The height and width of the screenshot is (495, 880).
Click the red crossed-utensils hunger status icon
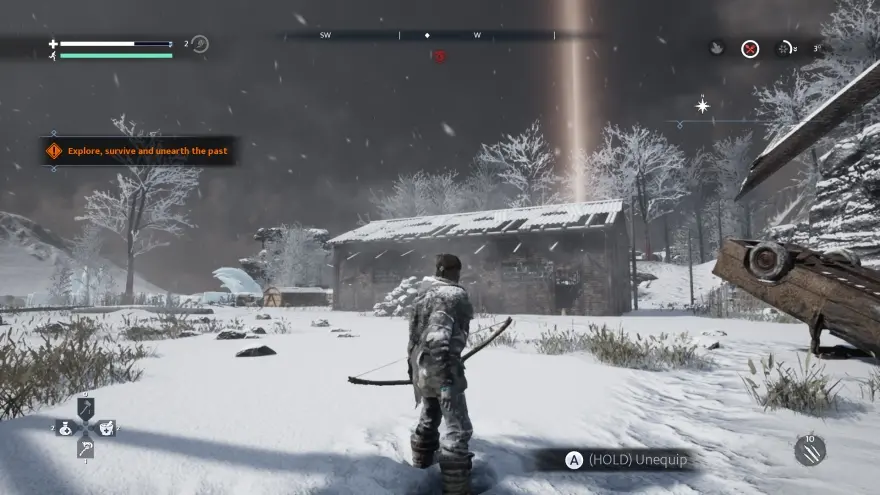click(x=750, y=48)
